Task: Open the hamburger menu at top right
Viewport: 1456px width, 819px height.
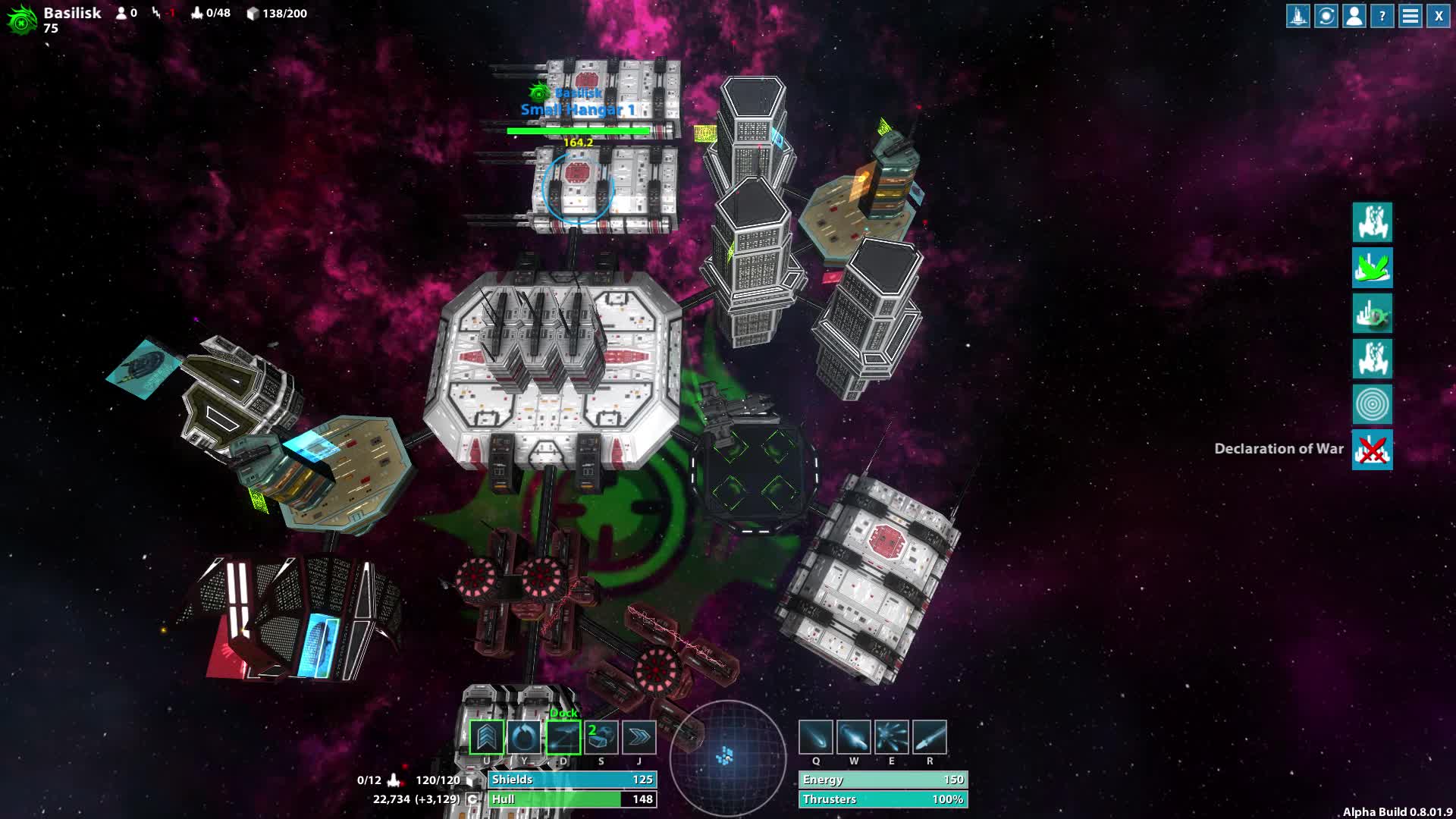Action: pos(1410,16)
